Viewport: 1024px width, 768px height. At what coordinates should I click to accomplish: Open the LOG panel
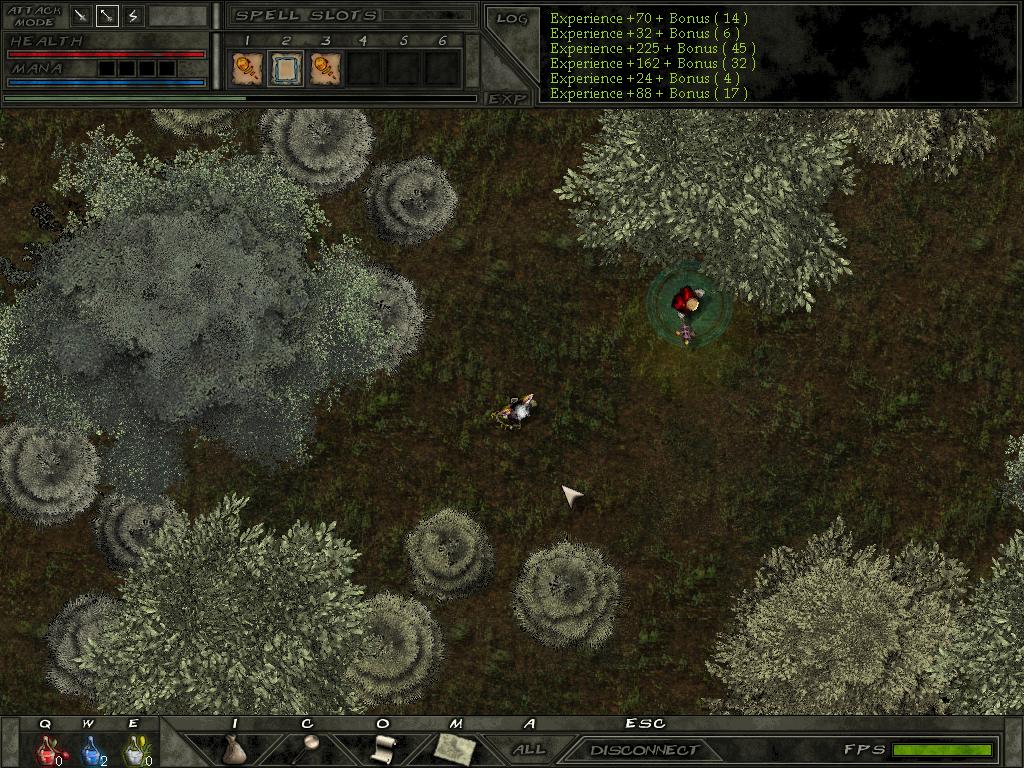point(511,19)
